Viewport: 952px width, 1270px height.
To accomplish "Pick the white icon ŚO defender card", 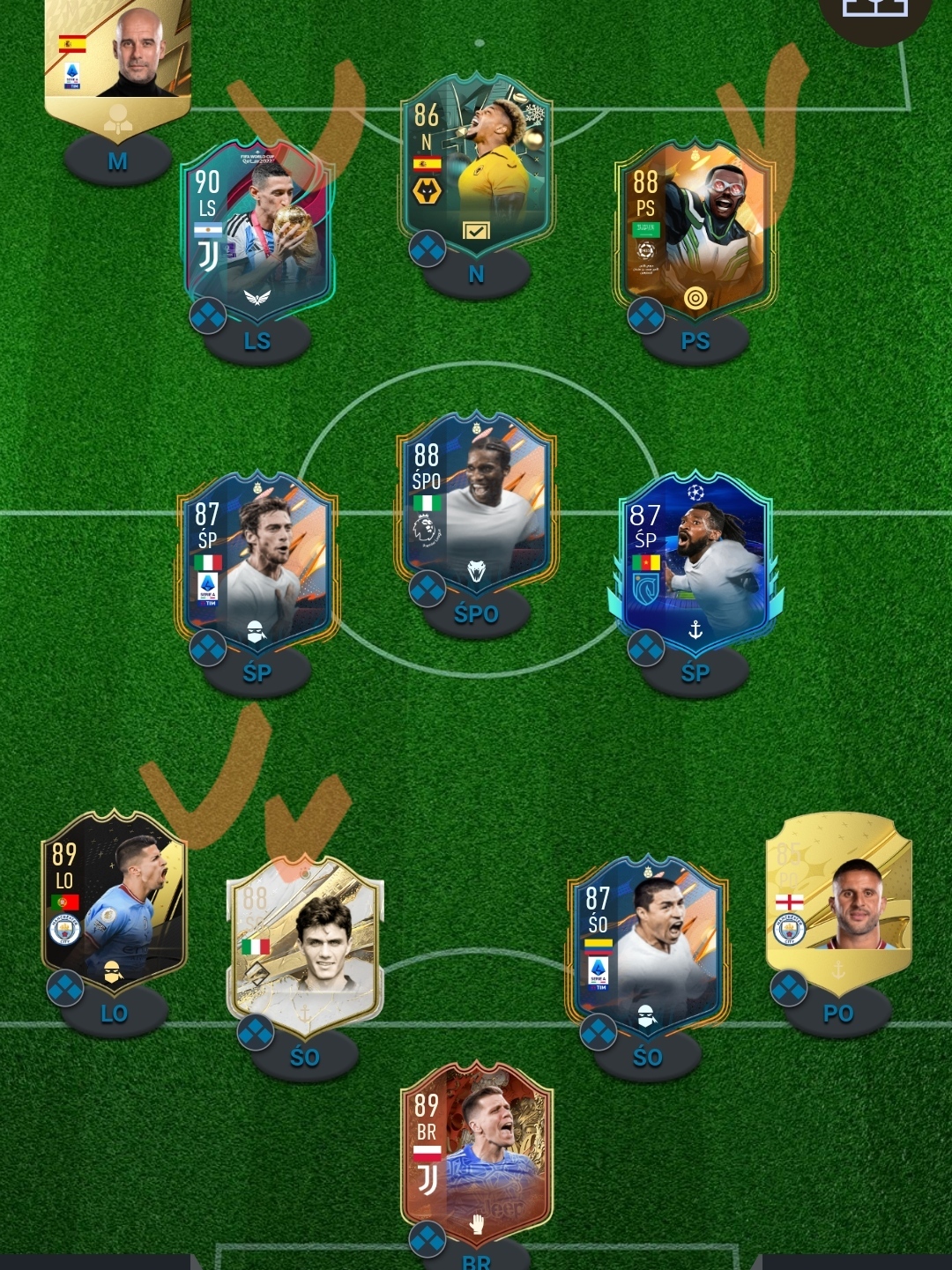I will (305, 943).
